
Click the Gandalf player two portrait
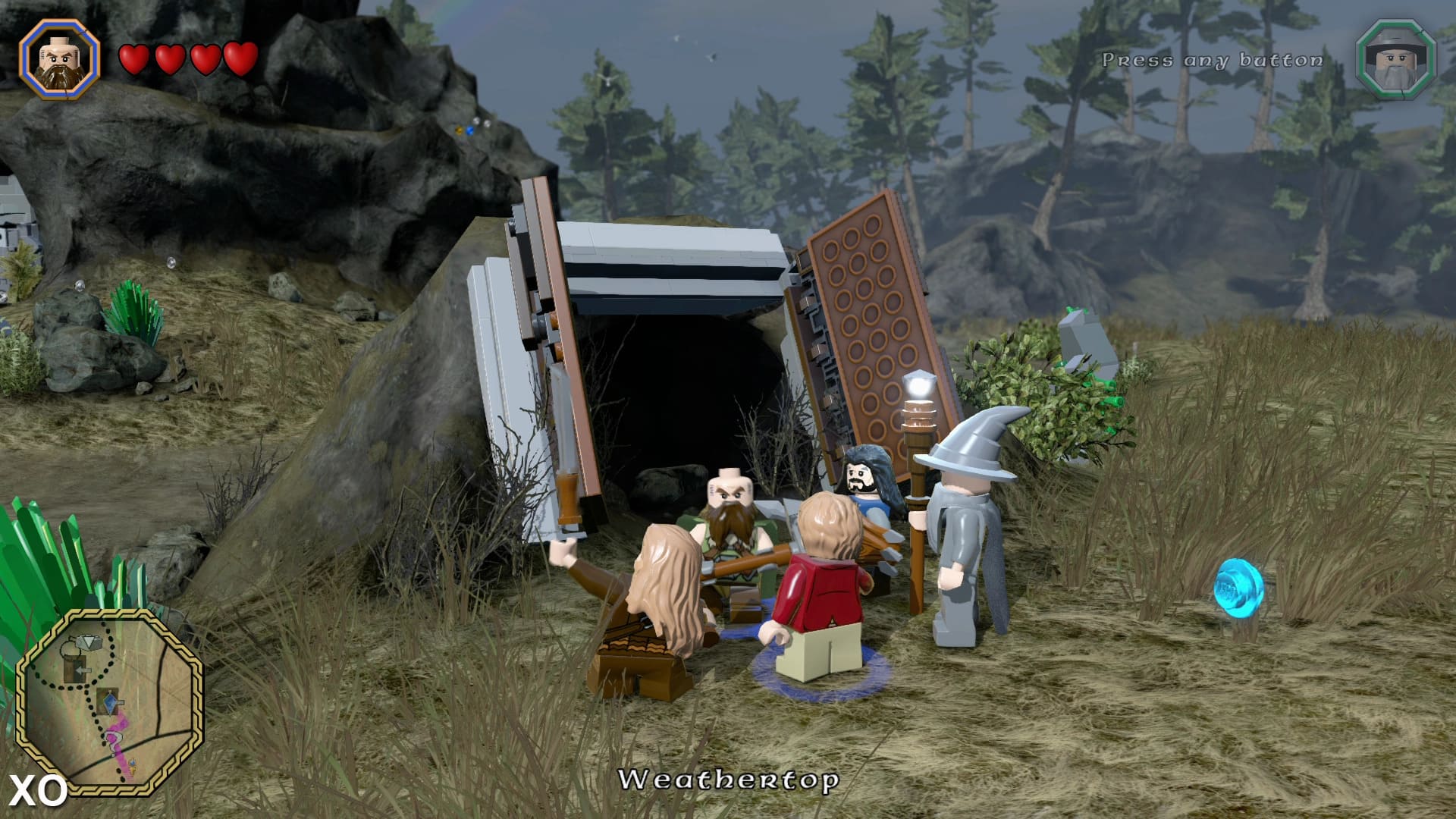point(1395,59)
